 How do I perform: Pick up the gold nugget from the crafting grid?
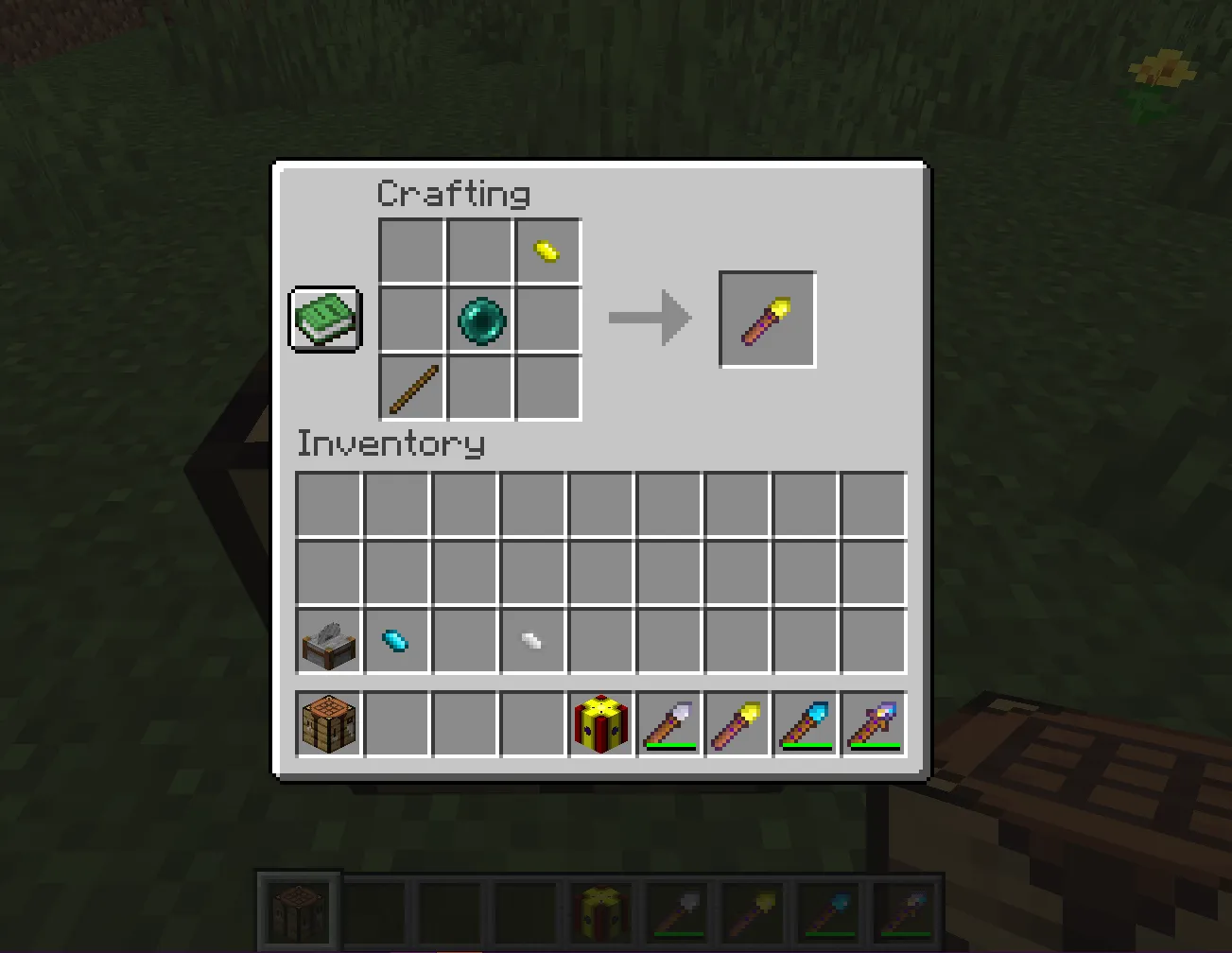tap(547, 251)
